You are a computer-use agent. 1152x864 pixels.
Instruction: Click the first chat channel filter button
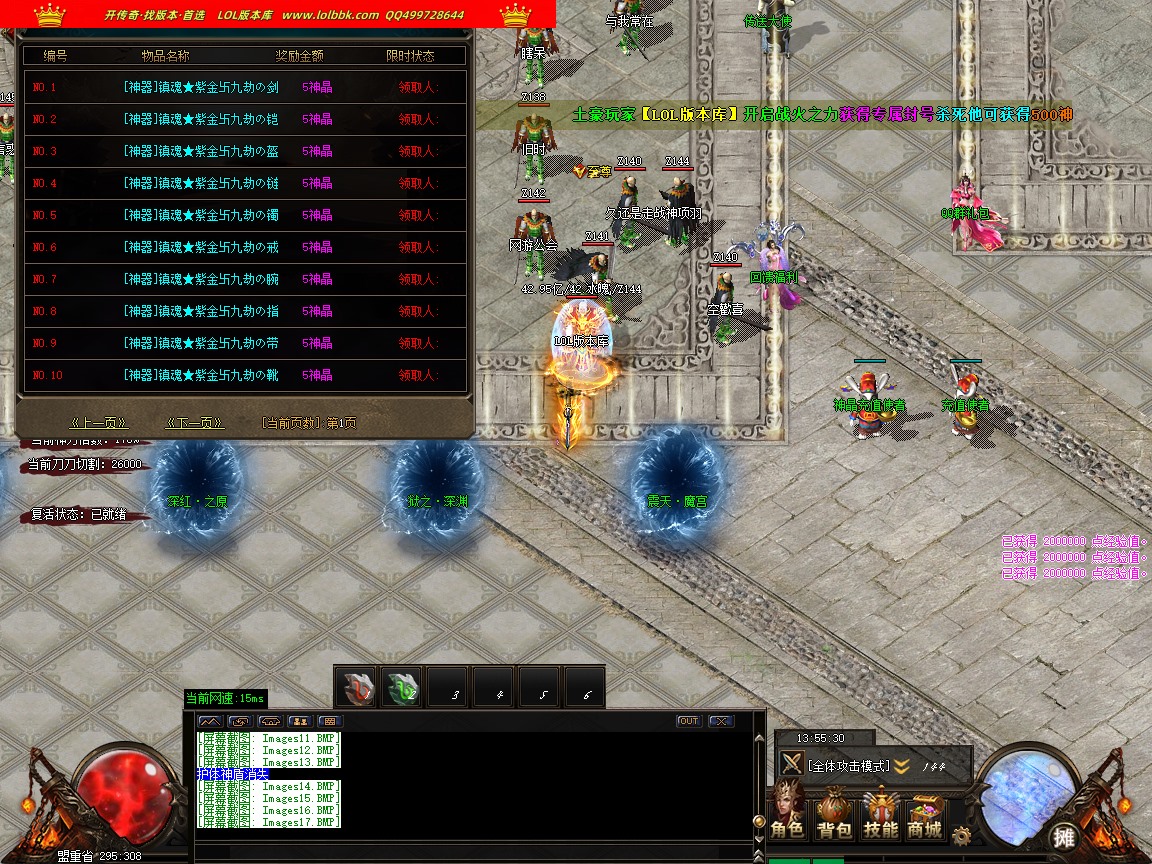[210, 721]
